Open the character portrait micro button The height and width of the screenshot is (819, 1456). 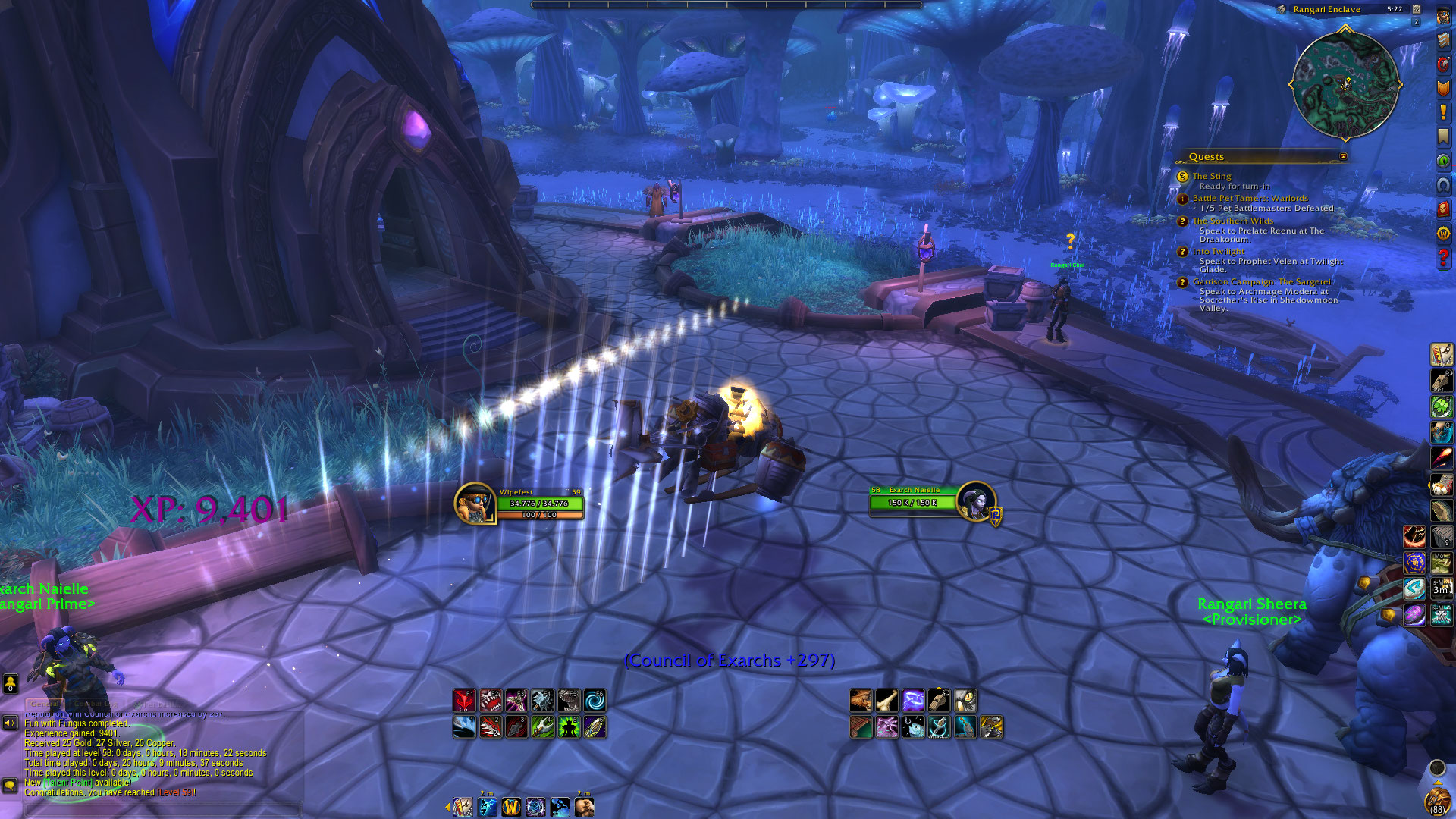1443,16
